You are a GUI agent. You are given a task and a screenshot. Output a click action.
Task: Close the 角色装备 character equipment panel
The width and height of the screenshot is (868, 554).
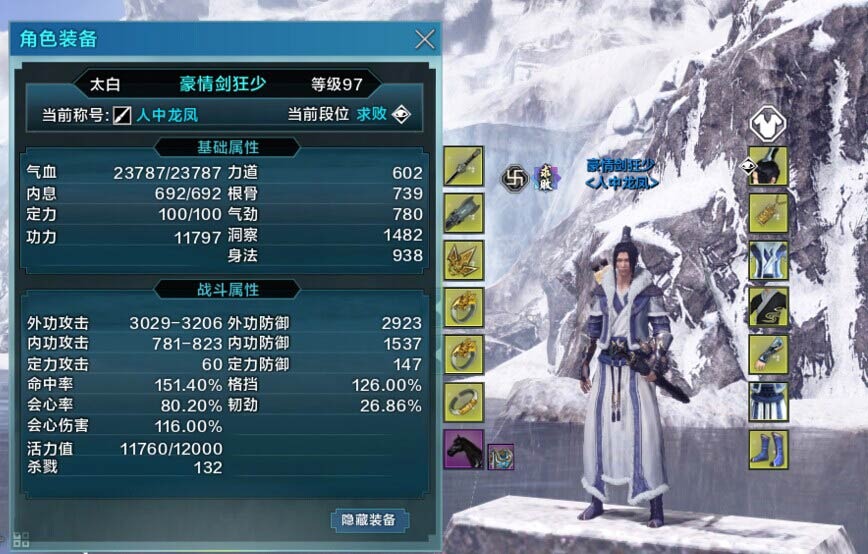[425, 40]
